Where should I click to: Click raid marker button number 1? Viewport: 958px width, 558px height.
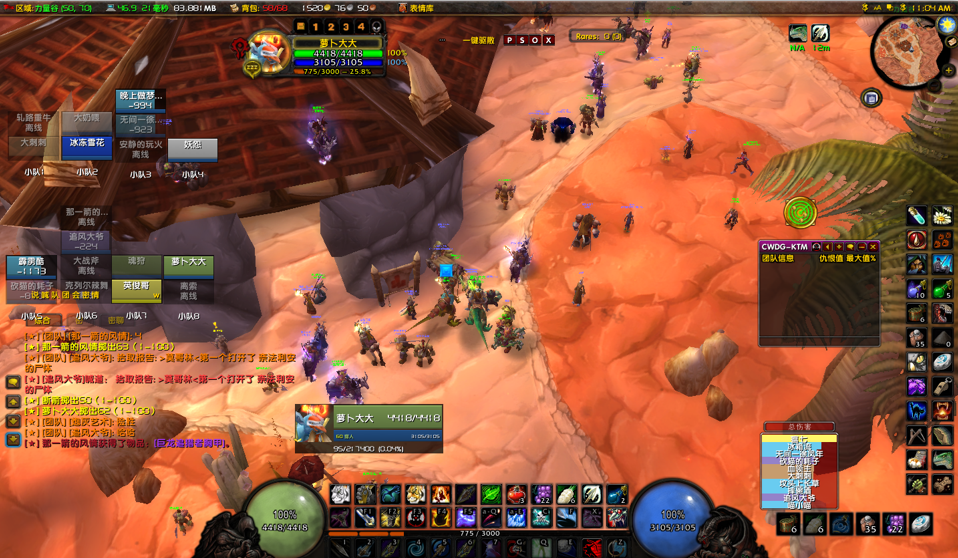pyautogui.click(x=316, y=27)
